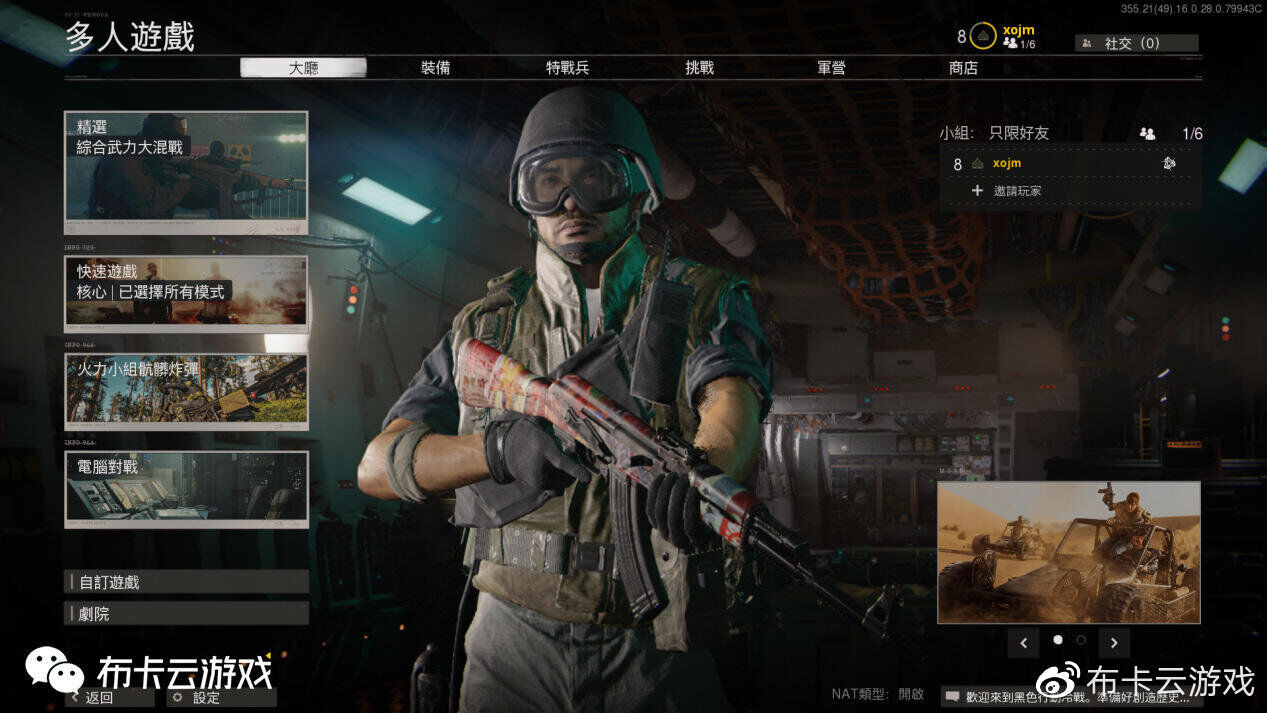Open the 軍營 barracks tab
Image resolution: width=1267 pixels, height=713 pixels.
831,68
